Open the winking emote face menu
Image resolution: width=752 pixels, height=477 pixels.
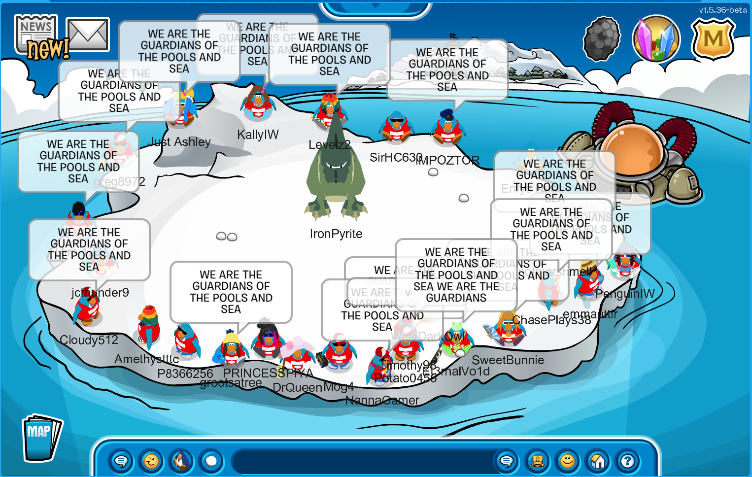click(152, 461)
